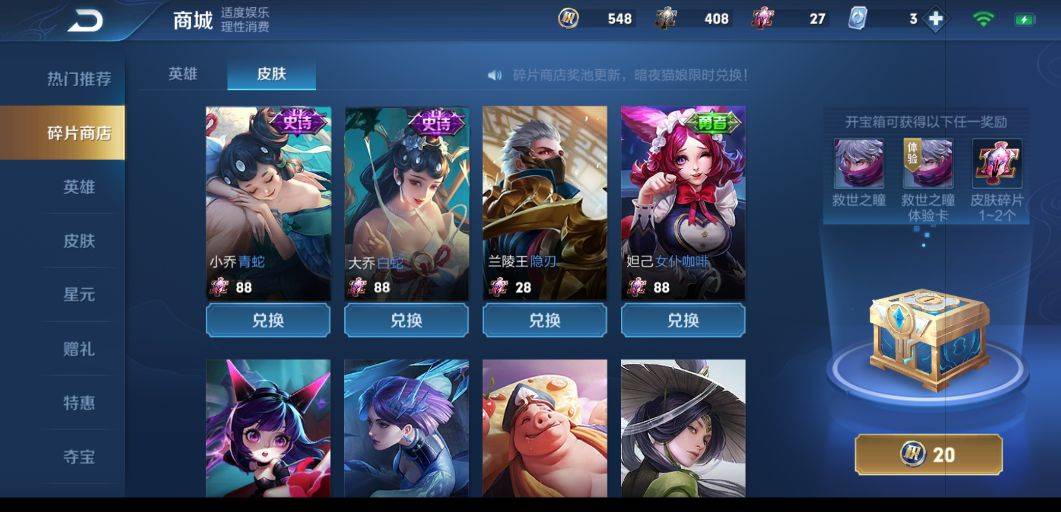Open the 星元 shop category
This screenshot has width=1061, height=512.
coord(79,295)
